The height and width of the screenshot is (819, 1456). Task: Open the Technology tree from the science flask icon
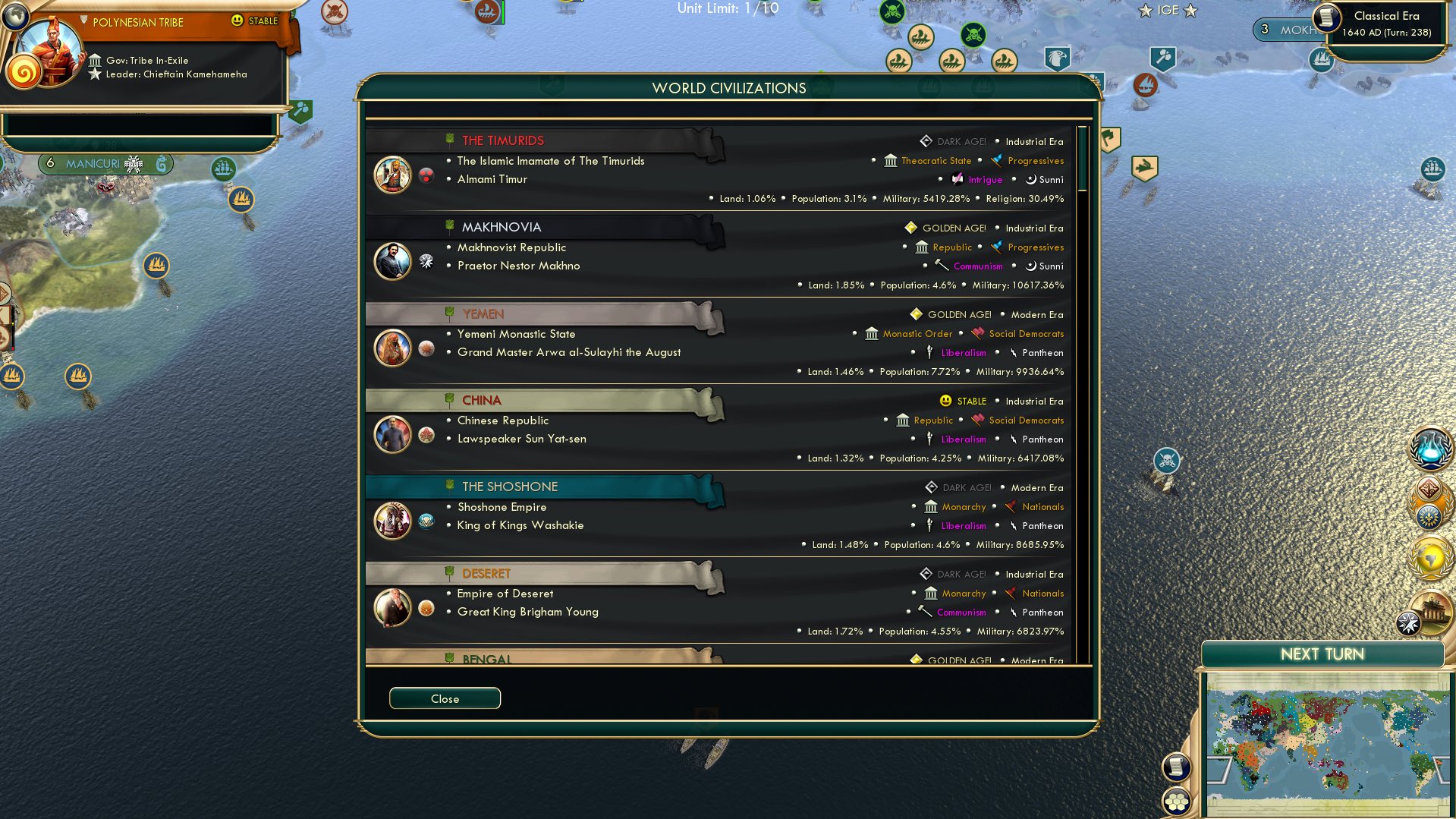1429,450
